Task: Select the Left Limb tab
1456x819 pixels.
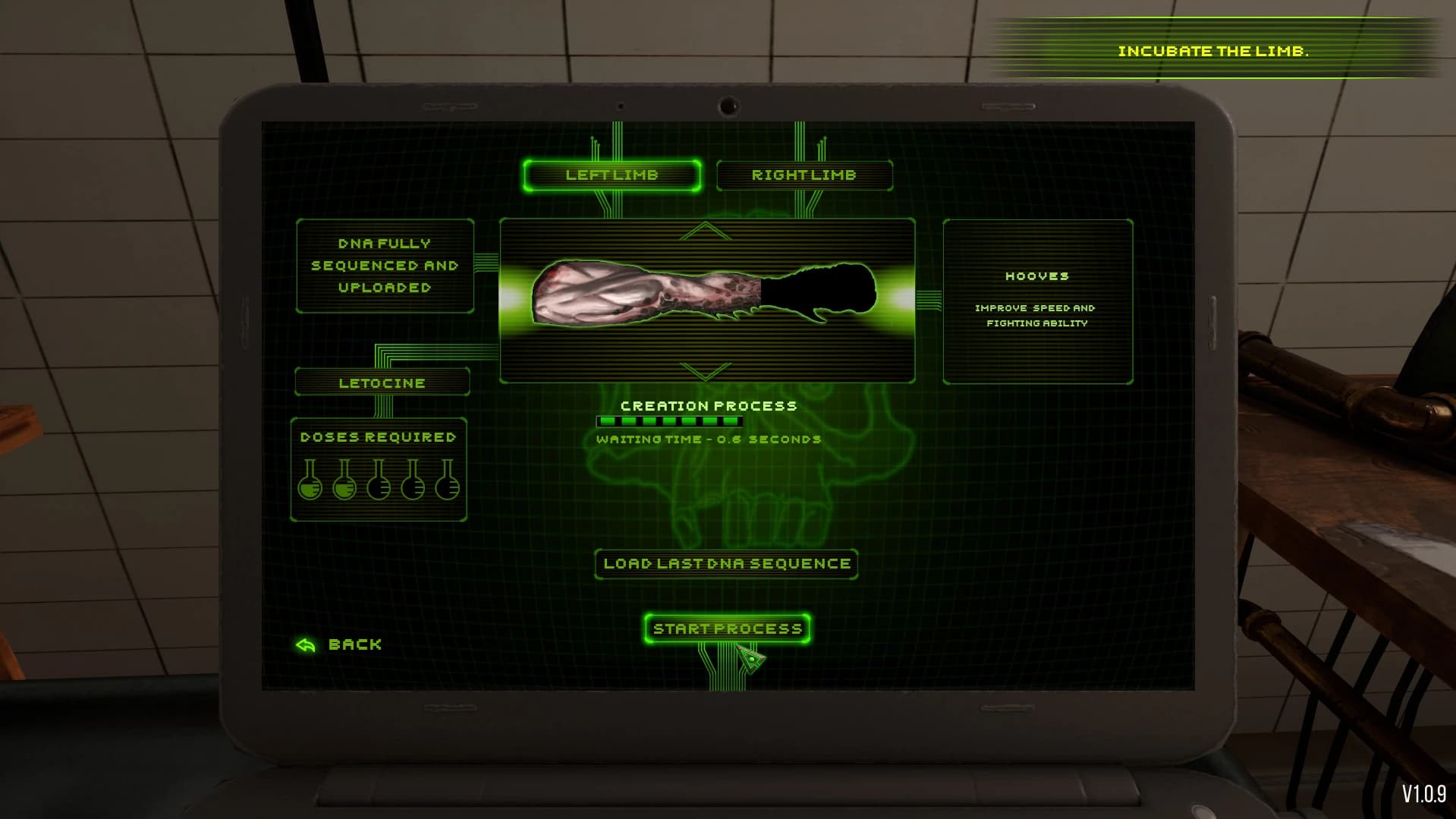Action: coord(612,175)
